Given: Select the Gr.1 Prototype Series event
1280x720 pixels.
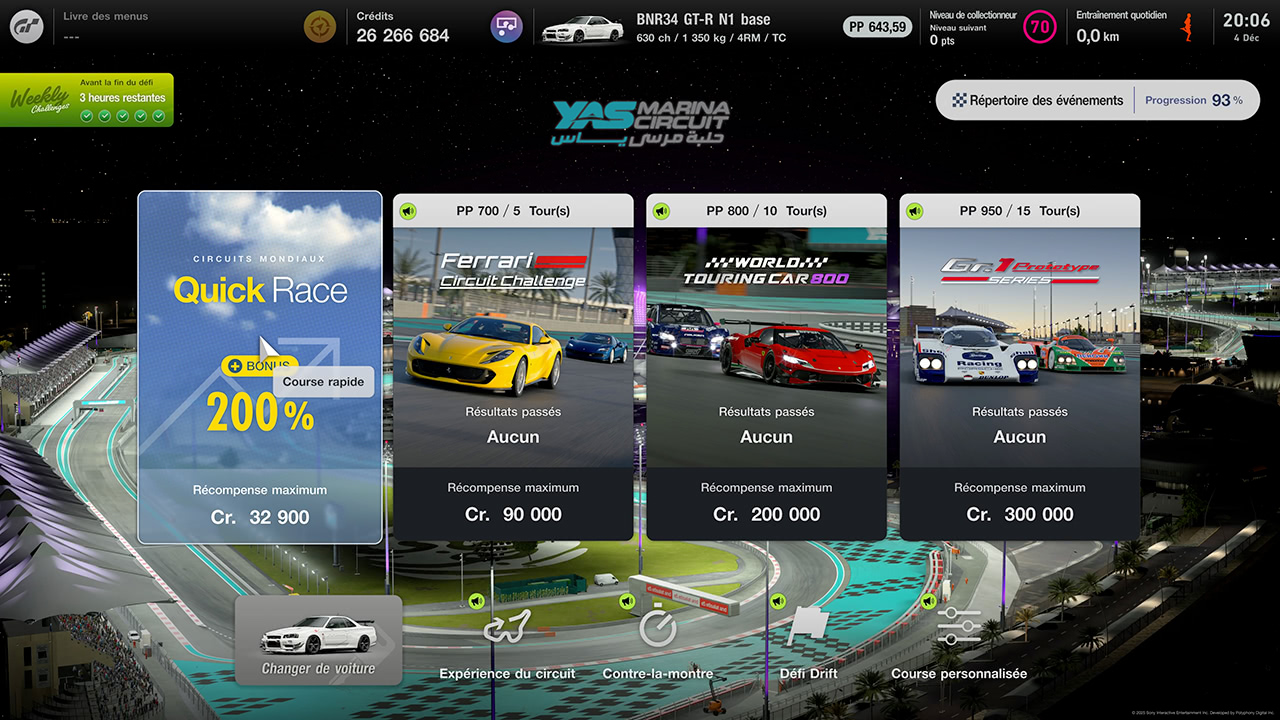Looking at the screenshot, I should 1019,367.
